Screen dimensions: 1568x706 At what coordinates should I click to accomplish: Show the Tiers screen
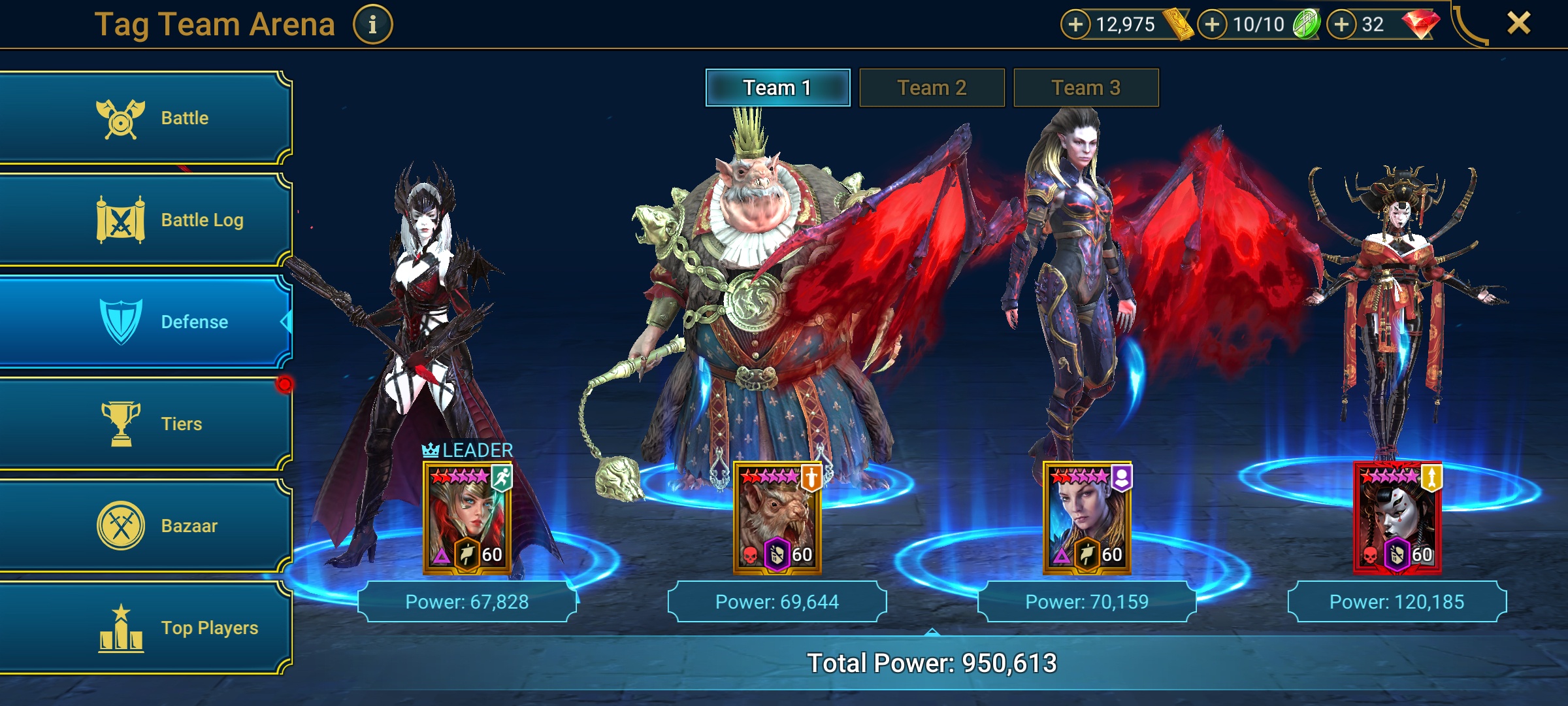145,424
